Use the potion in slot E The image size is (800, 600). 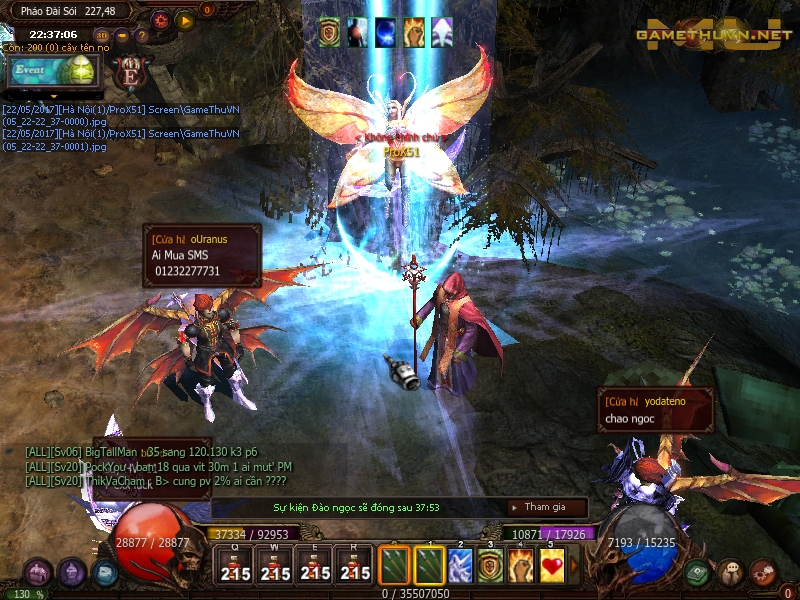(x=315, y=566)
